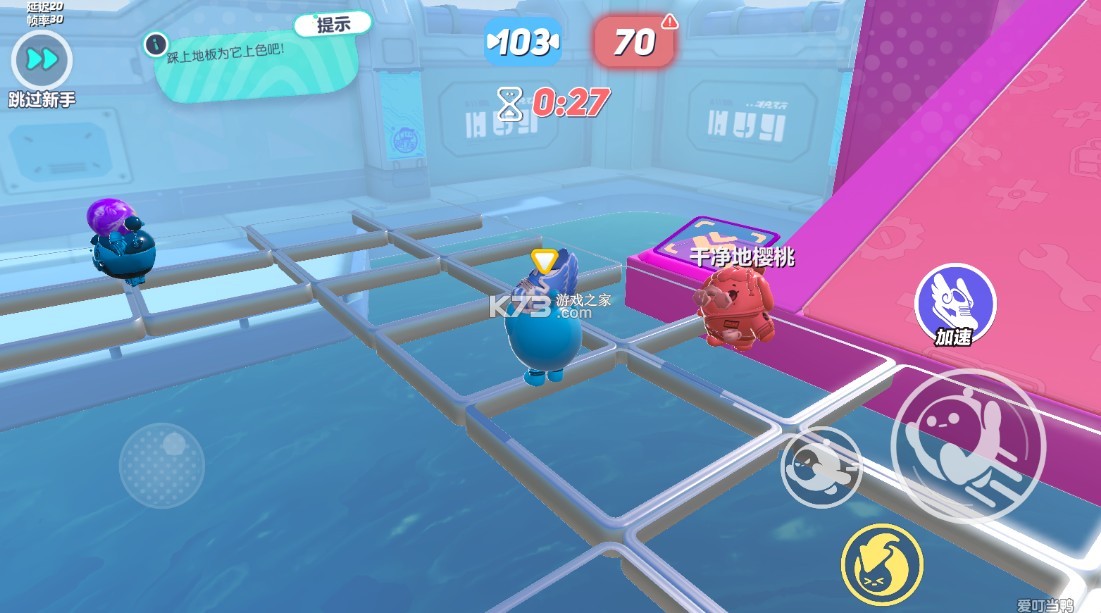Image resolution: width=1101 pixels, height=613 pixels.
Task: Open the 提示 hint bubble
Action: point(333,25)
